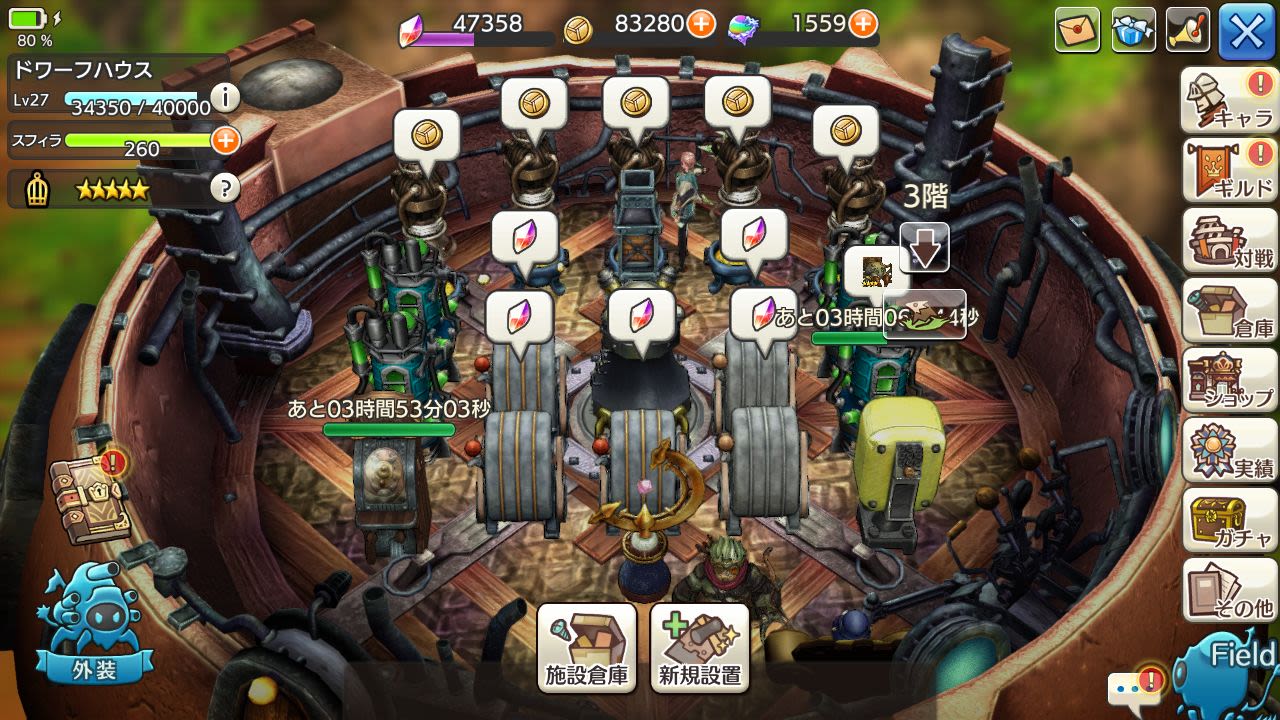Open the blue gift box icon

[x=1133, y=30]
